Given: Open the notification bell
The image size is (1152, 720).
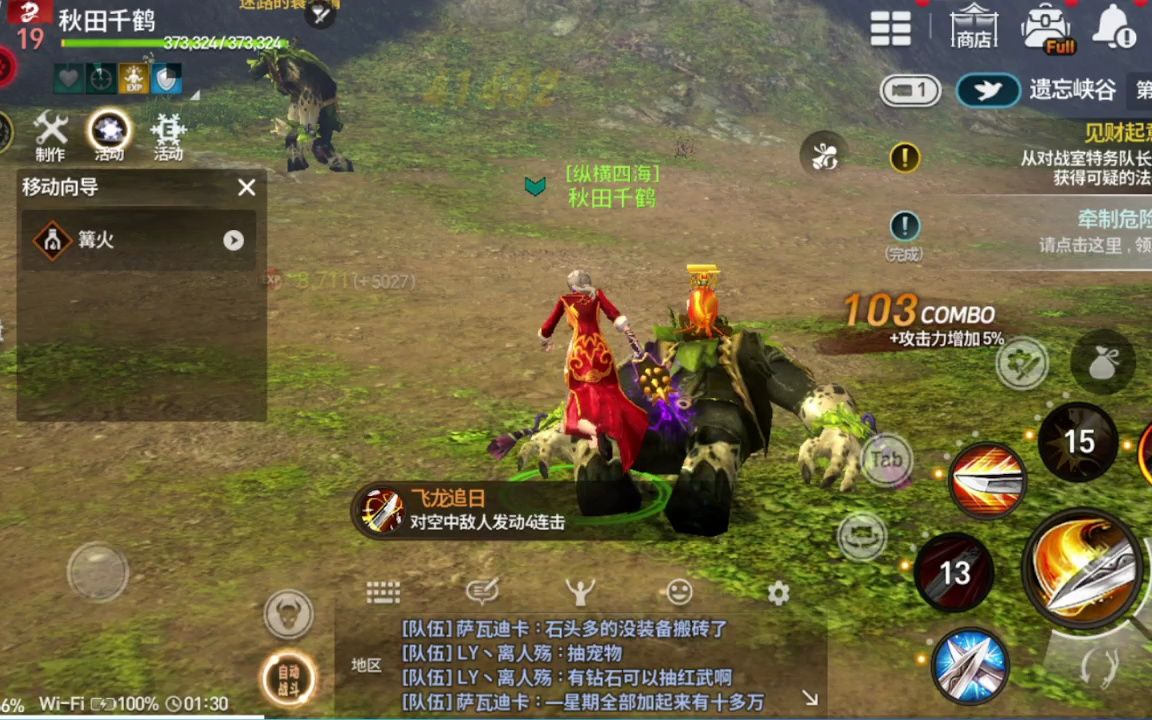Looking at the screenshot, I should click(x=1113, y=28).
